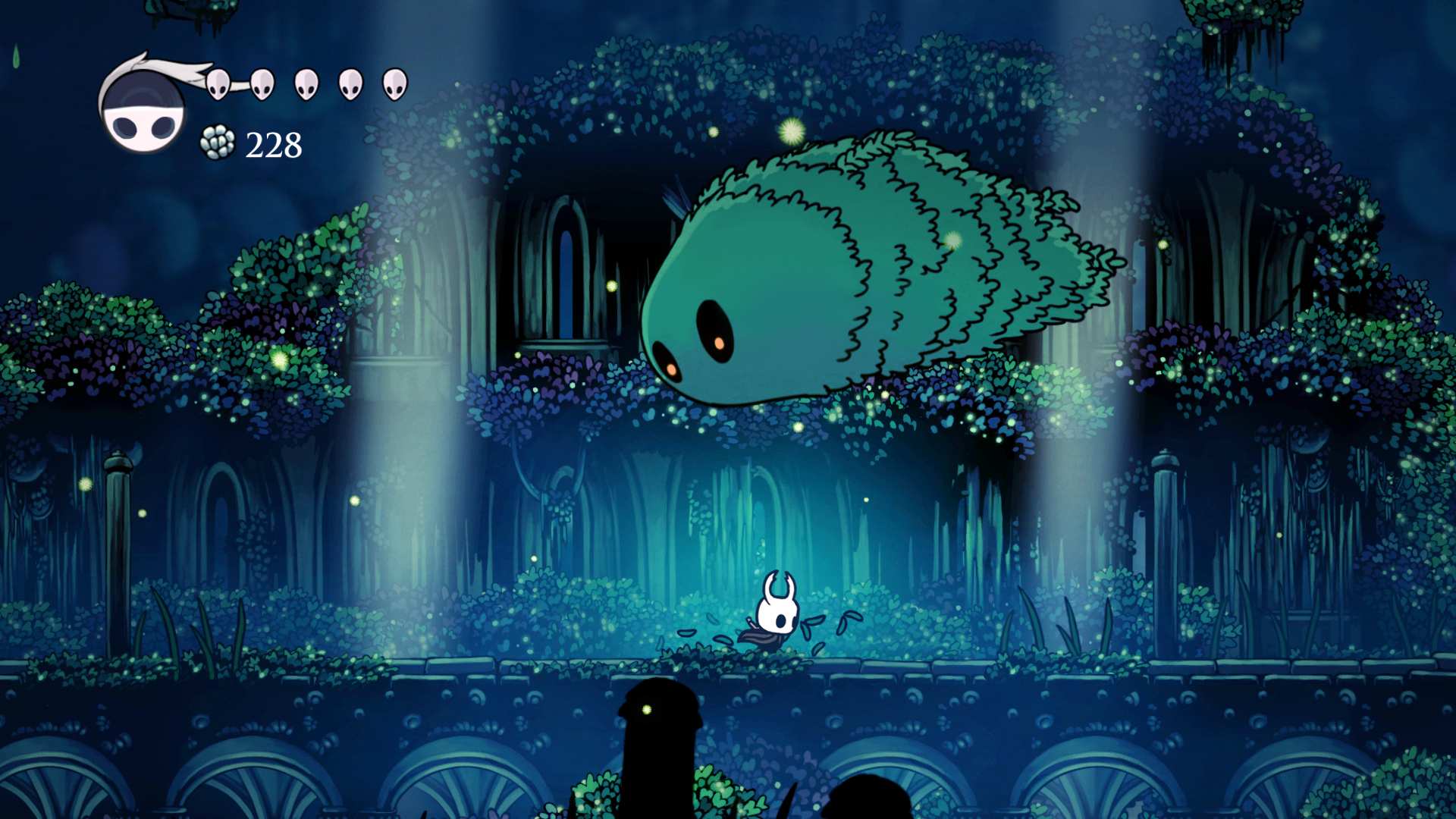Click the fifth health mask icon
This screenshot has height=819, width=1456.
click(393, 85)
